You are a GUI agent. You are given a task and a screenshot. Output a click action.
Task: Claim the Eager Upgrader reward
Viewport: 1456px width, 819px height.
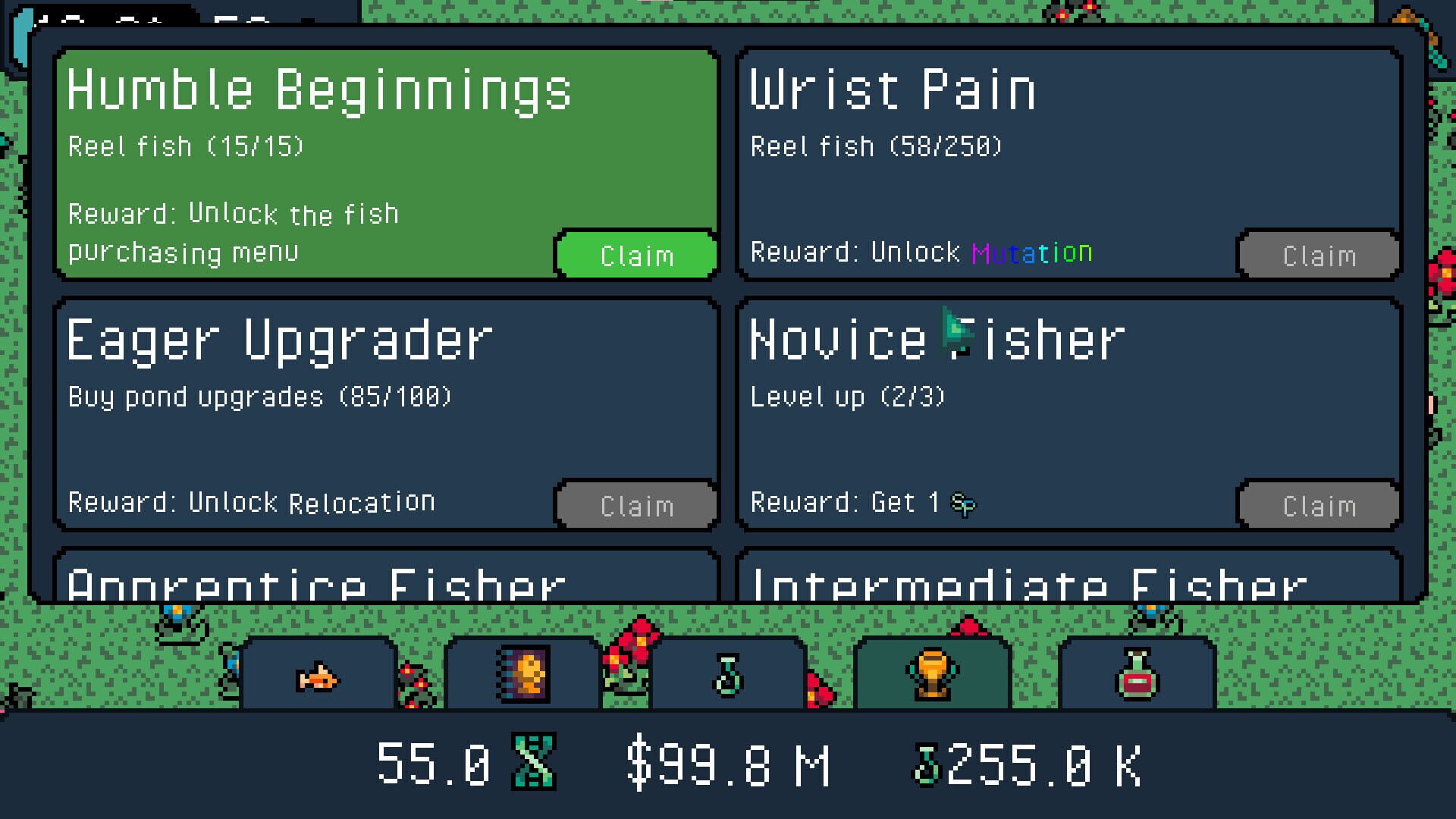[635, 504]
